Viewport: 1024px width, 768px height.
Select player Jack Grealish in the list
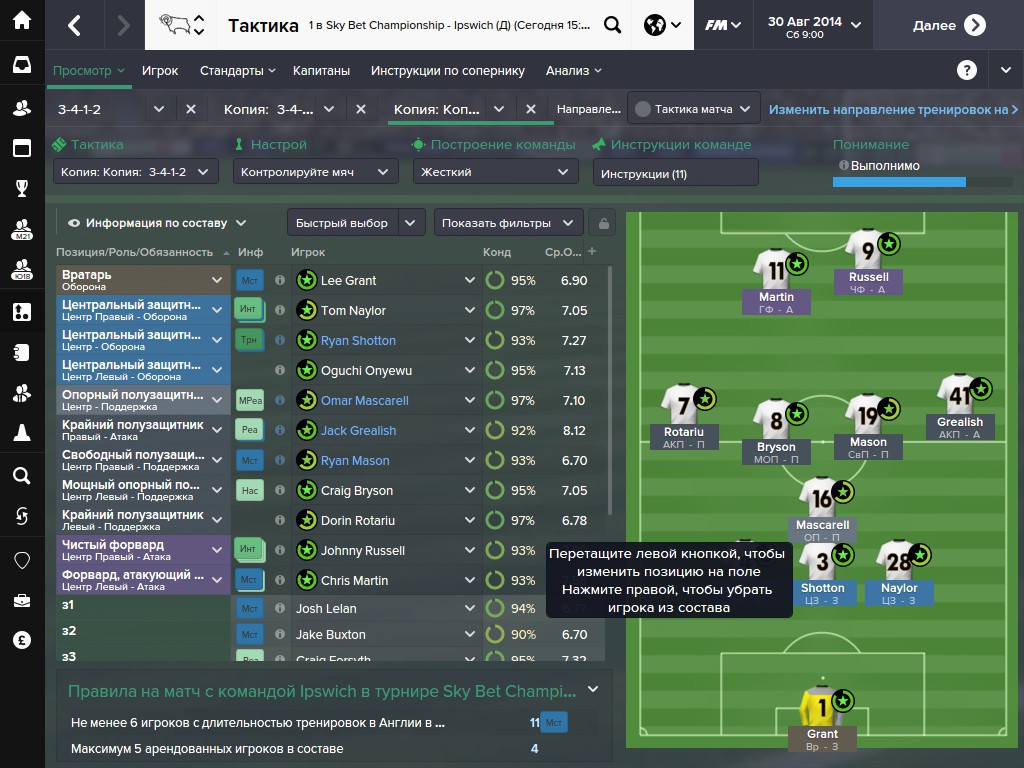click(x=358, y=431)
